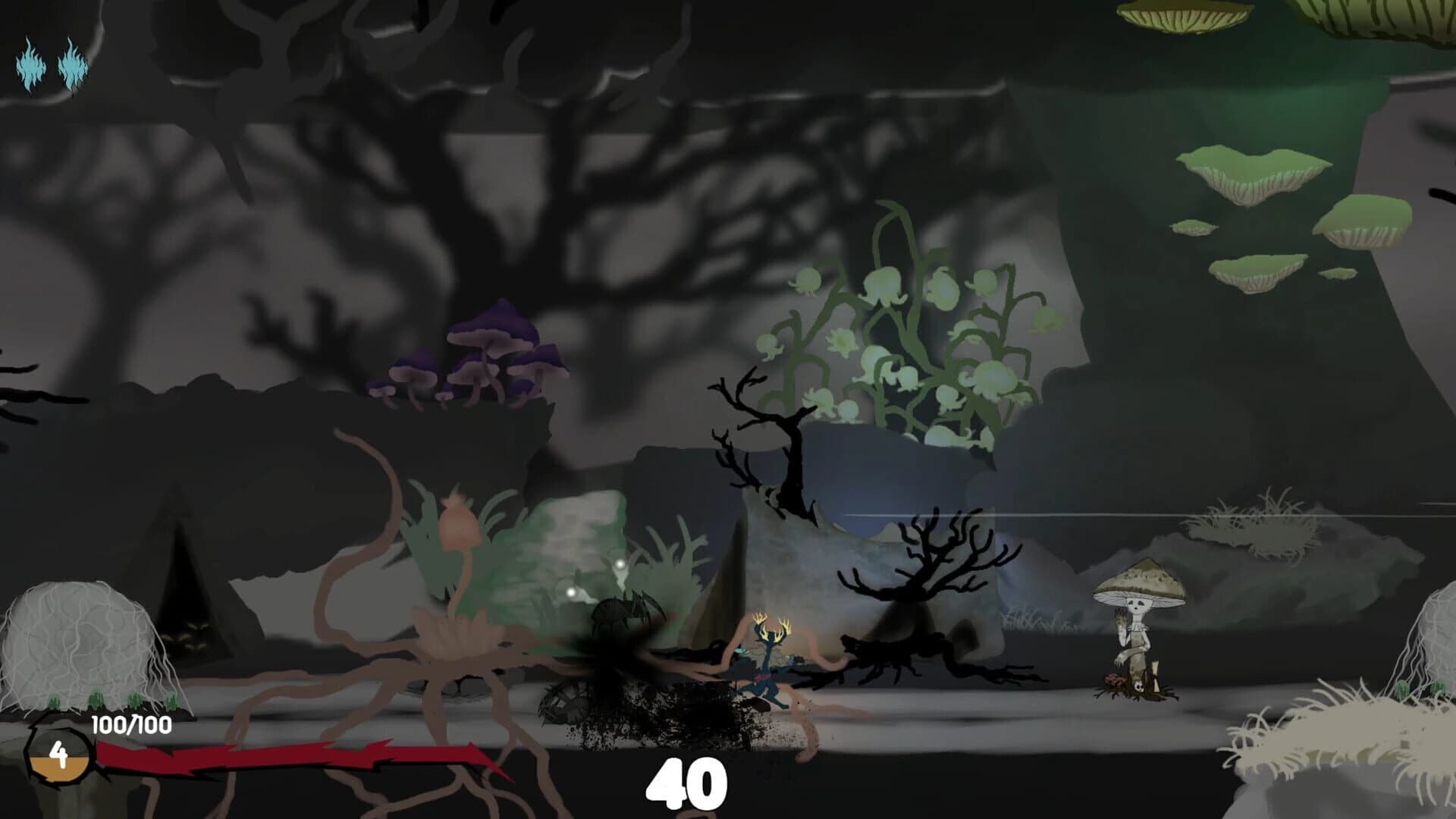The image size is (1456, 819).
Task: Select the left blue flame spirit icon
Action: (x=30, y=67)
